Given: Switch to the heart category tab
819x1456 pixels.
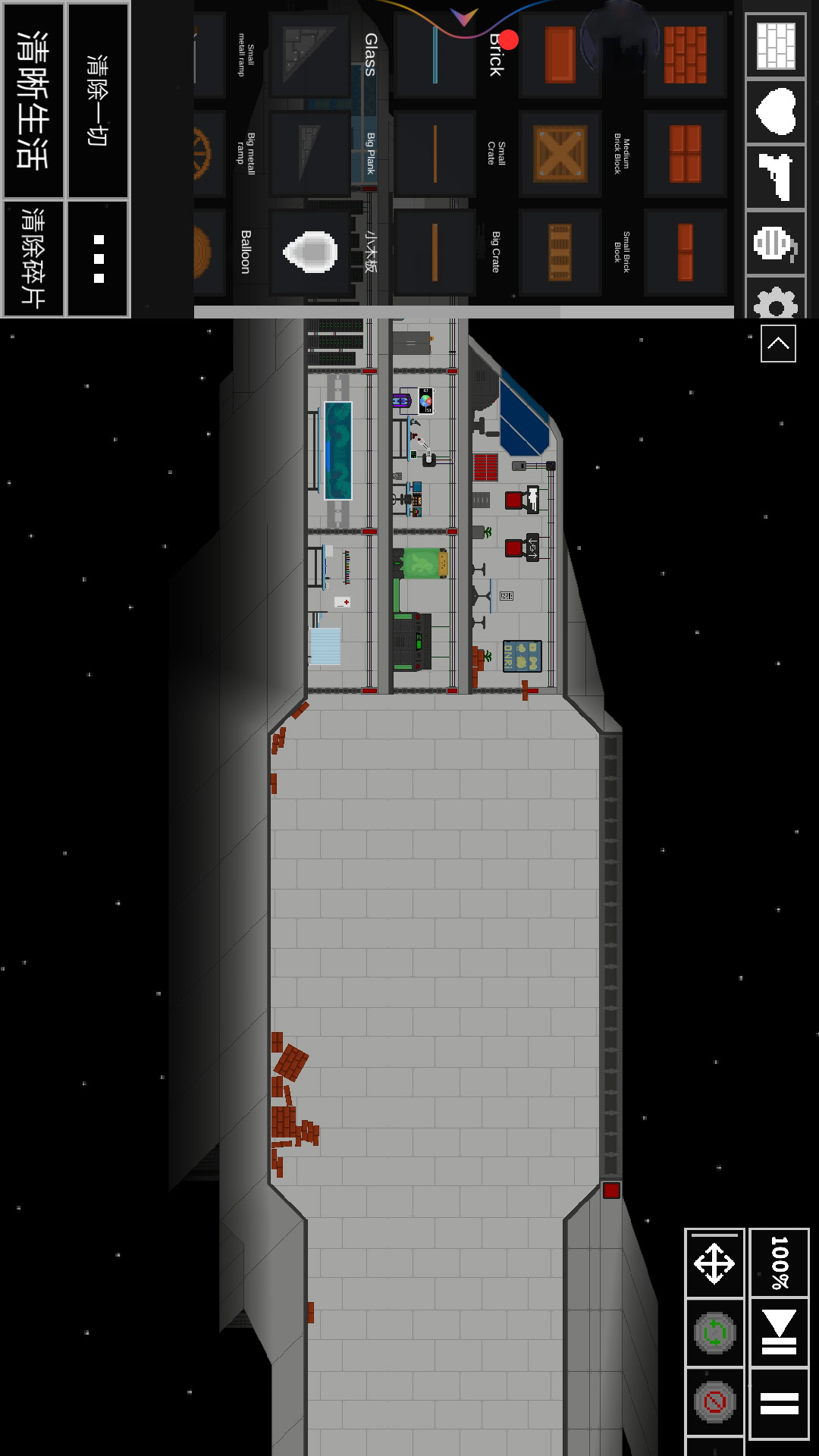Looking at the screenshot, I should pyautogui.click(x=776, y=111).
